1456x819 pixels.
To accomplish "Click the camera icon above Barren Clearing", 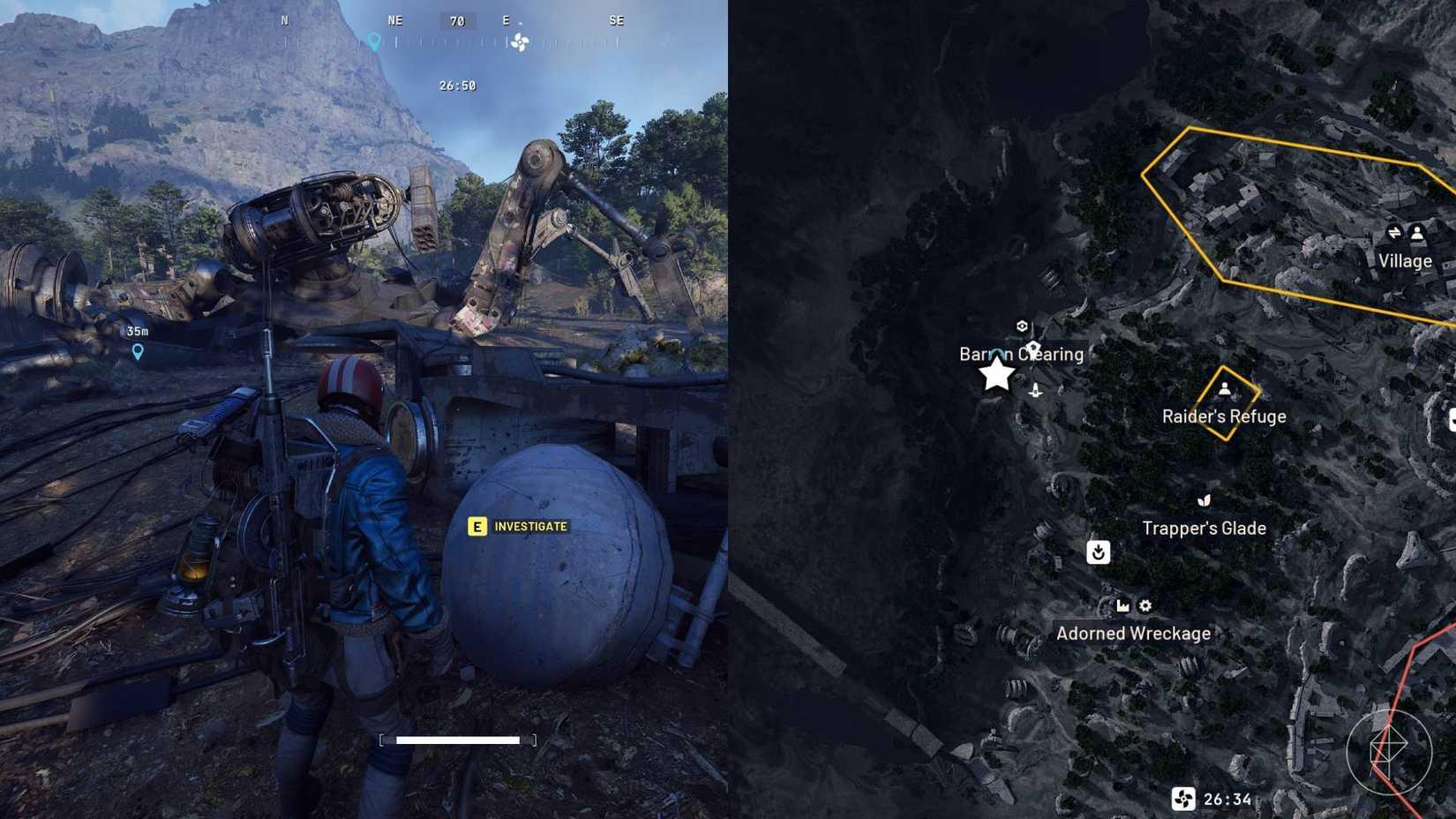I will pyautogui.click(x=1023, y=325).
